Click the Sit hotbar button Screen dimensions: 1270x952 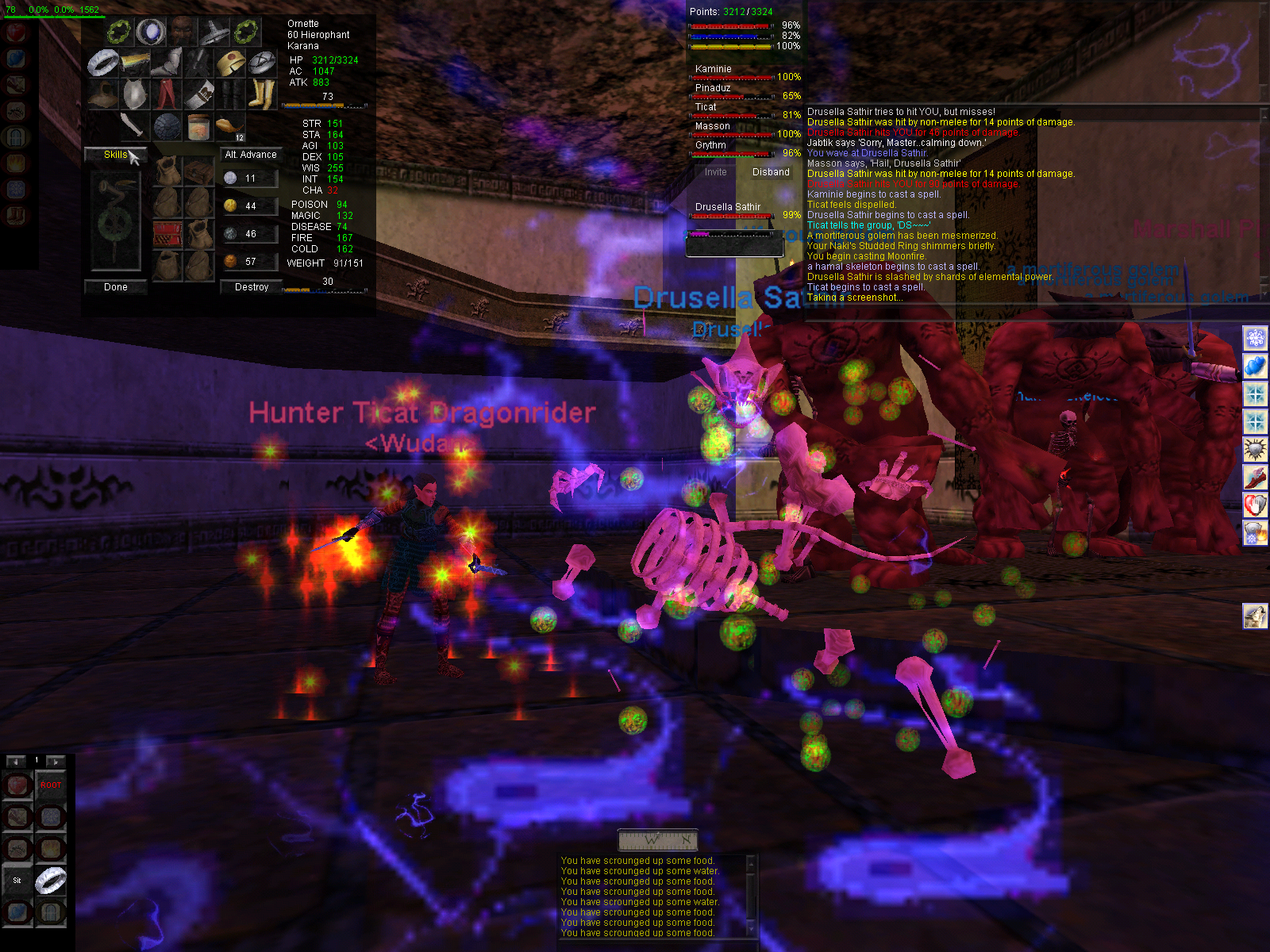coord(17,881)
